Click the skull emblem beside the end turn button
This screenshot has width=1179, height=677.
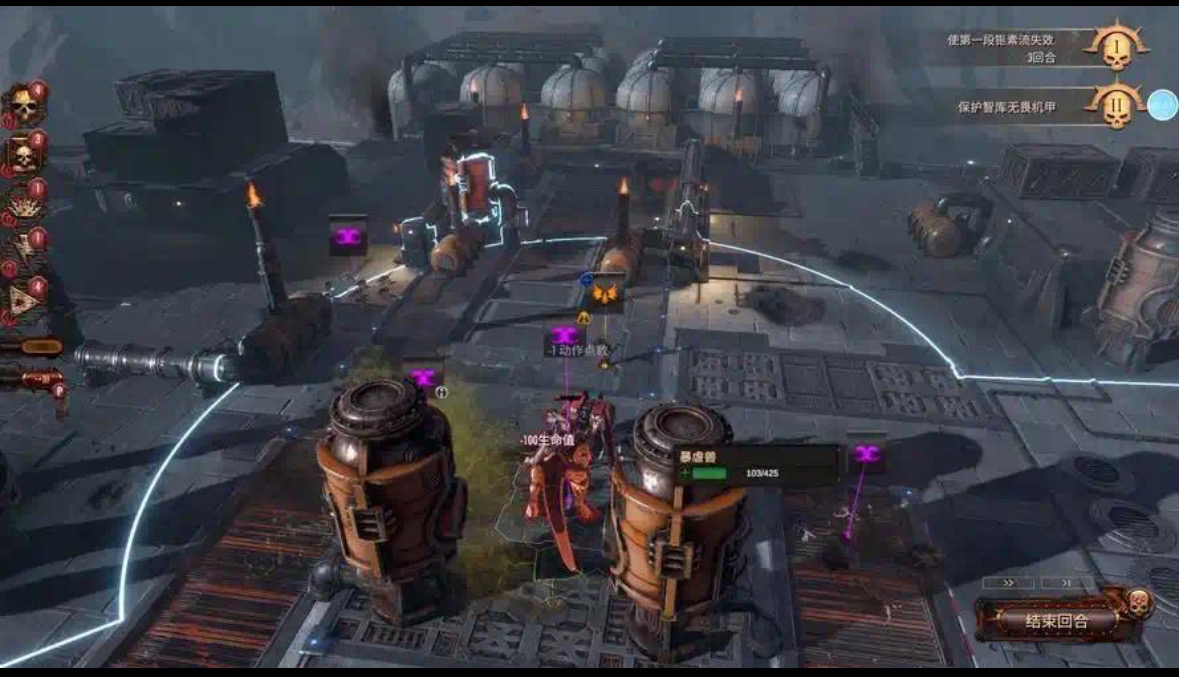click(1137, 603)
